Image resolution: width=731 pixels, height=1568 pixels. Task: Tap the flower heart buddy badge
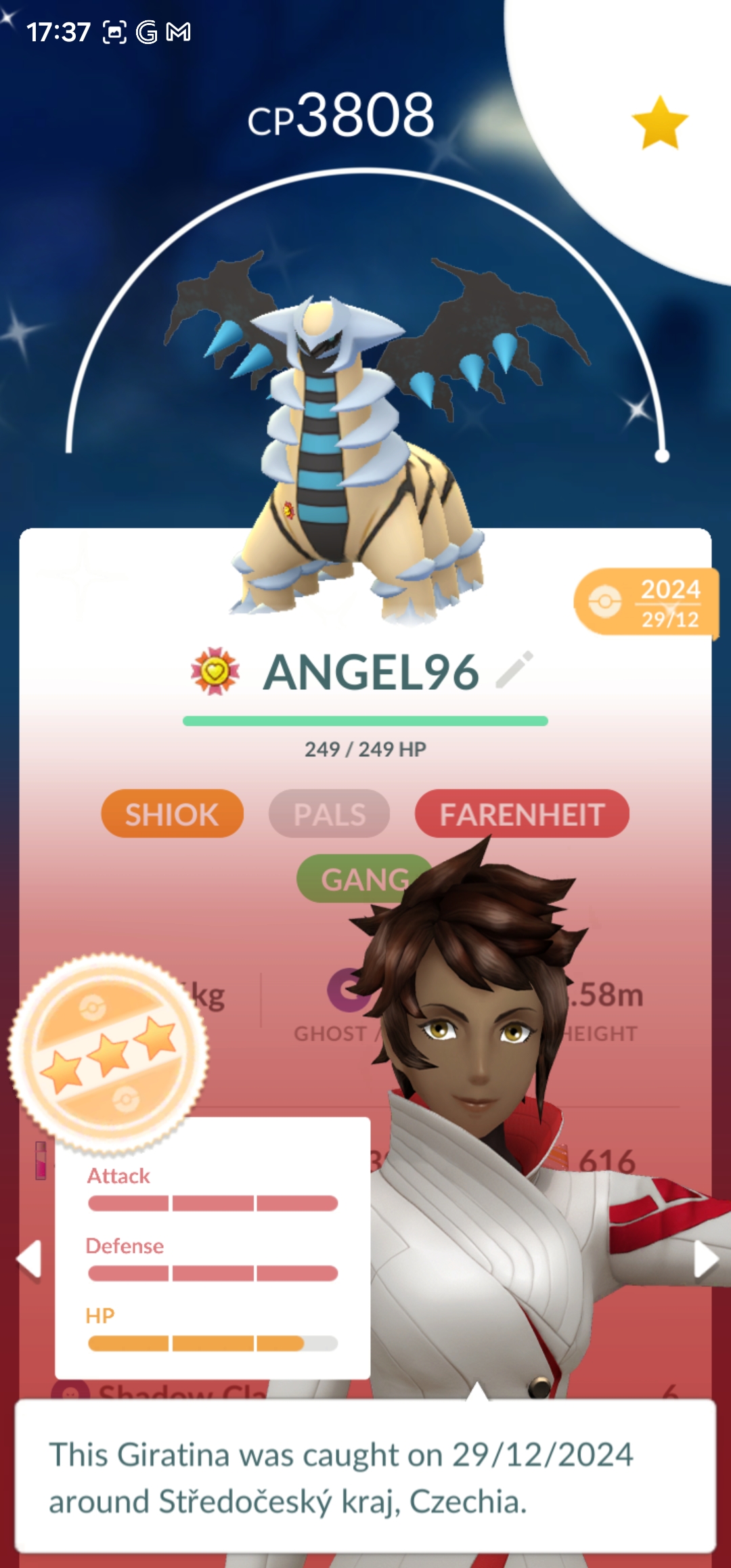(x=215, y=672)
